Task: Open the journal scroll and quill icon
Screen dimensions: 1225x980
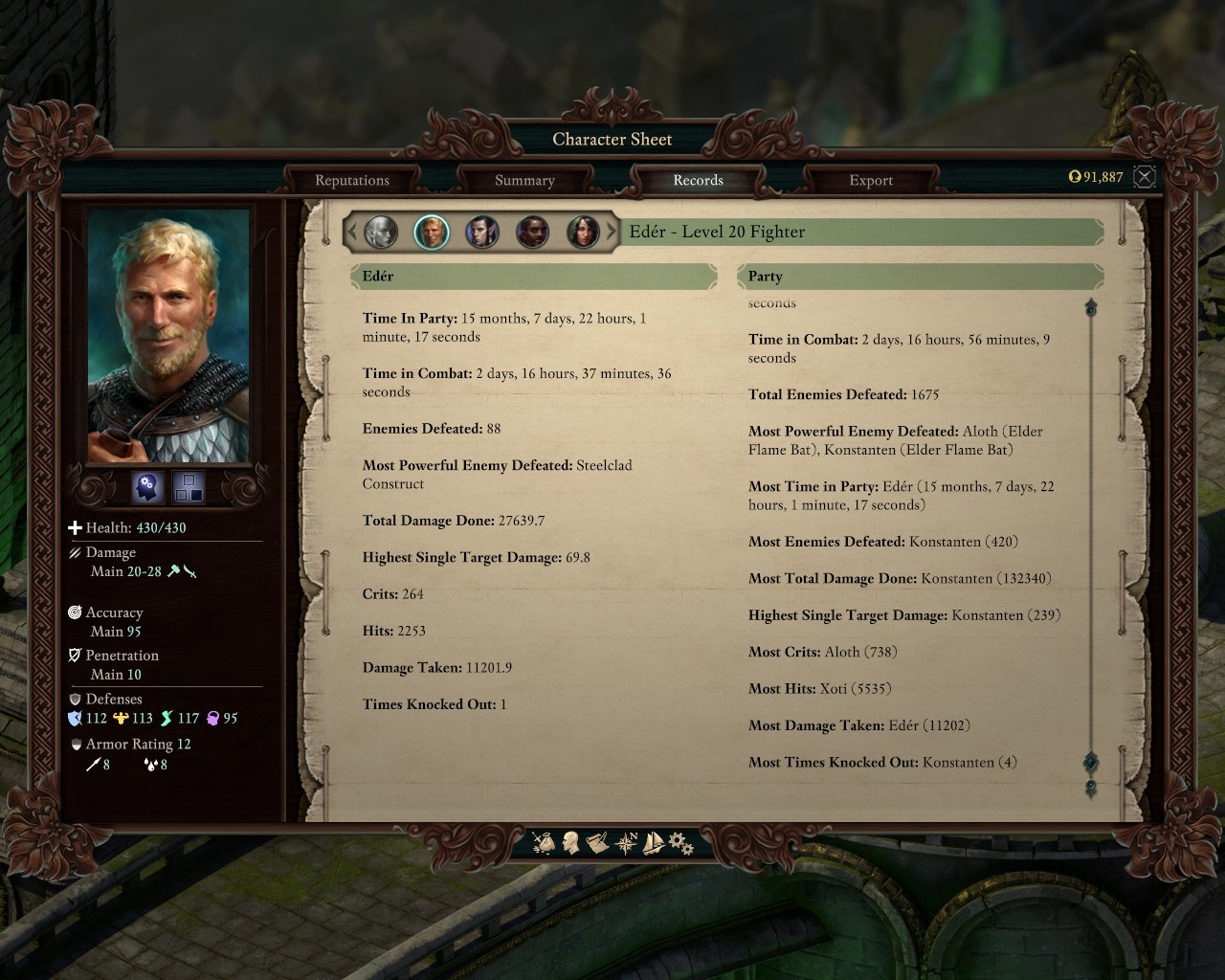Action: pos(598,843)
